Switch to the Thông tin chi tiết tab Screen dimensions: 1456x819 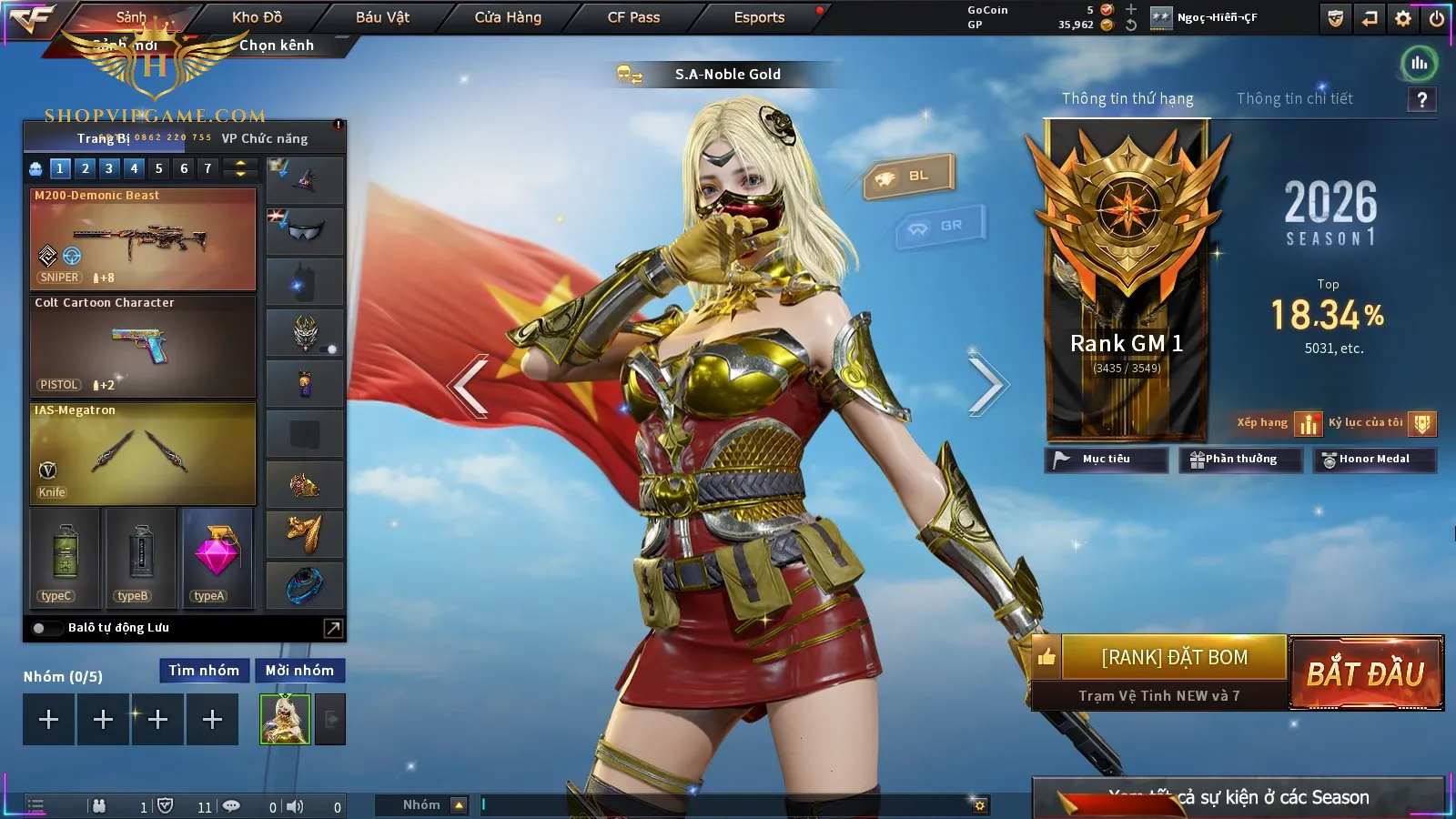coord(1294,98)
